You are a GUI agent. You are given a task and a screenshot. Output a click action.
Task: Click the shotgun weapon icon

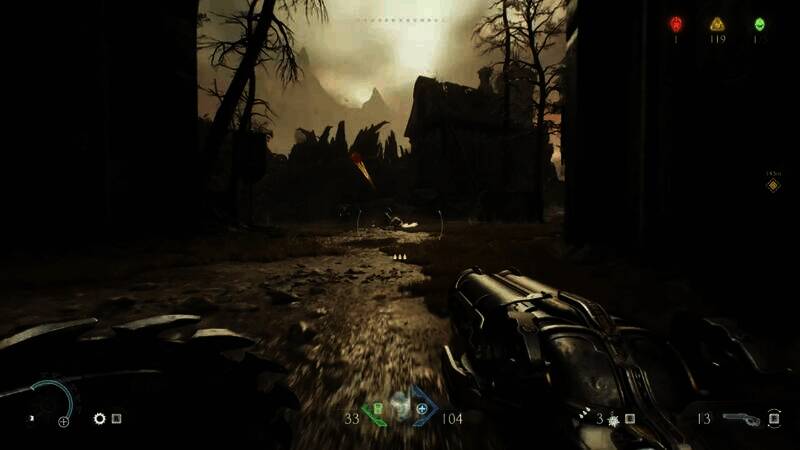[740, 418]
